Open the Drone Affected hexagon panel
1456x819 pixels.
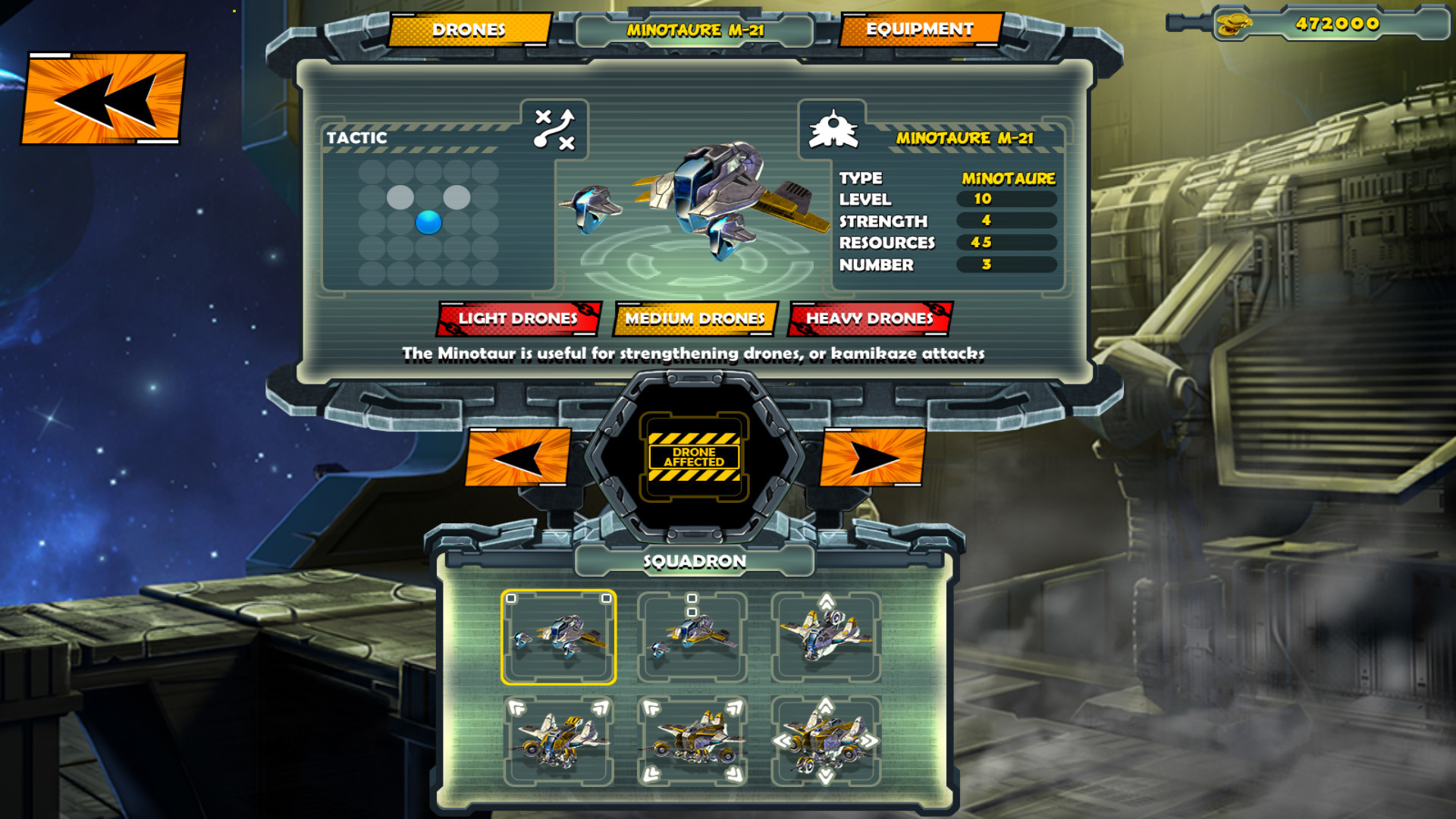click(x=695, y=455)
